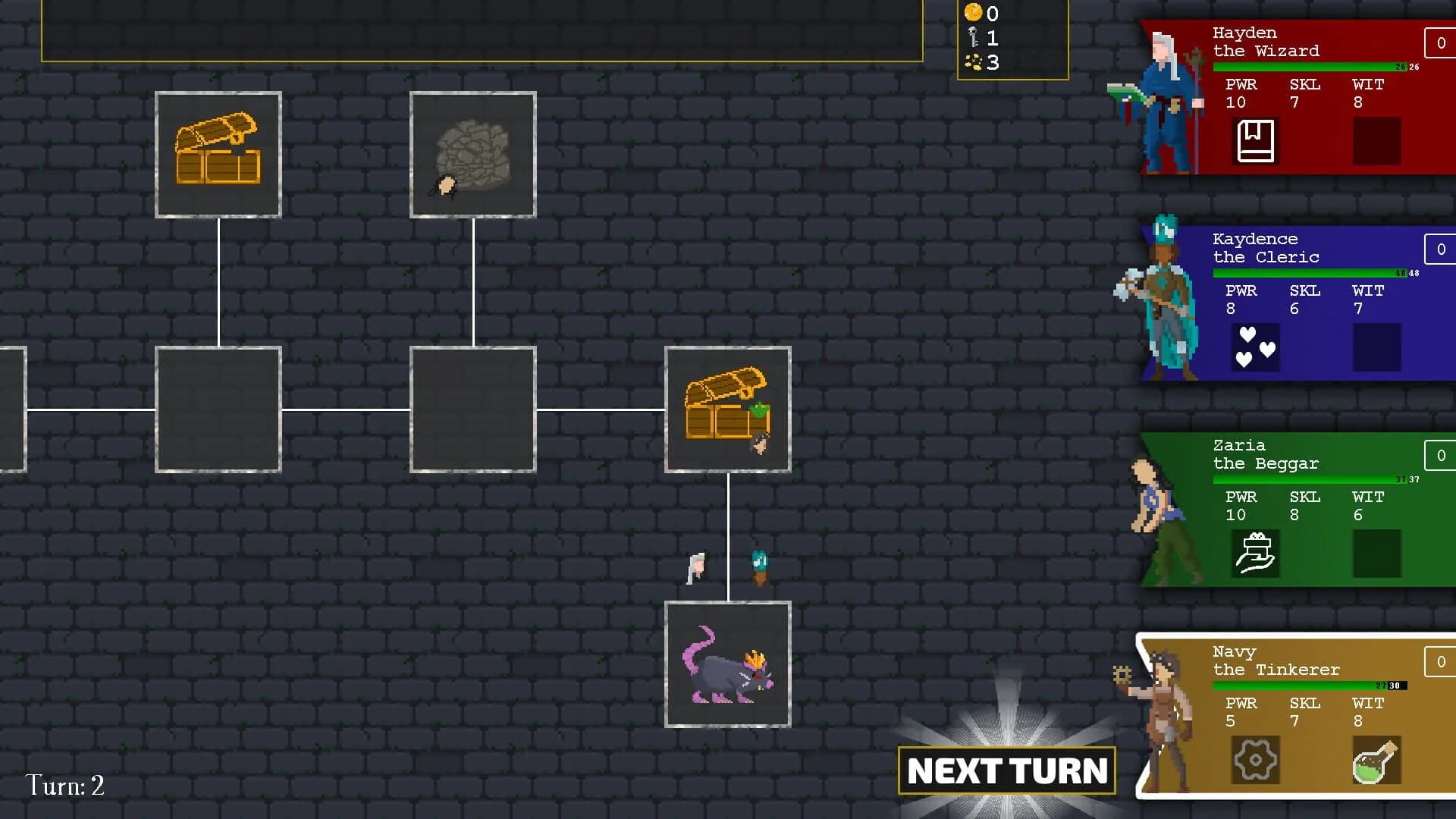
Task: Select the spellbook ability on Hayden's card
Action: [1257, 141]
